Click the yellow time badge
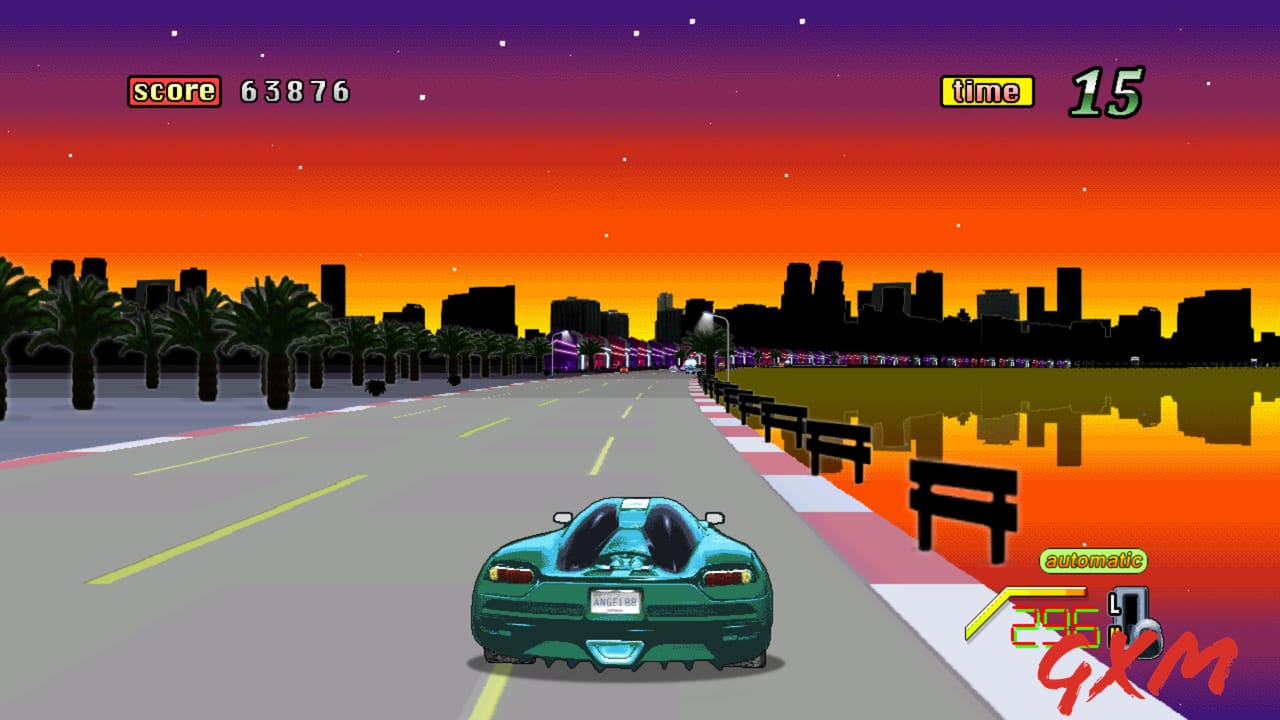Viewport: 1280px width, 720px height. click(988, 91)
